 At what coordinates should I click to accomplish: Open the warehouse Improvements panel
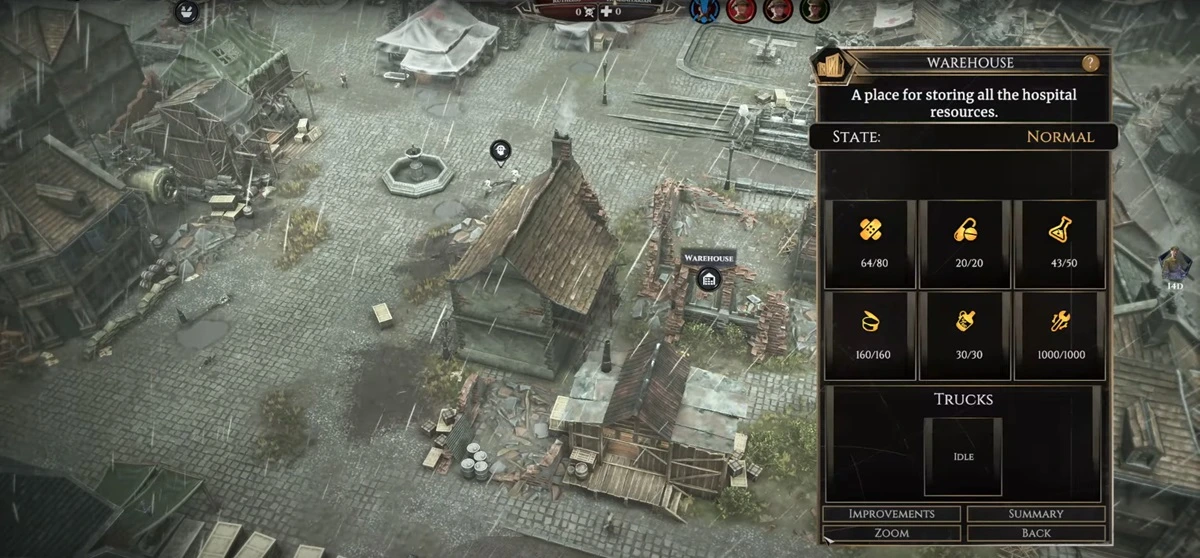891,514
